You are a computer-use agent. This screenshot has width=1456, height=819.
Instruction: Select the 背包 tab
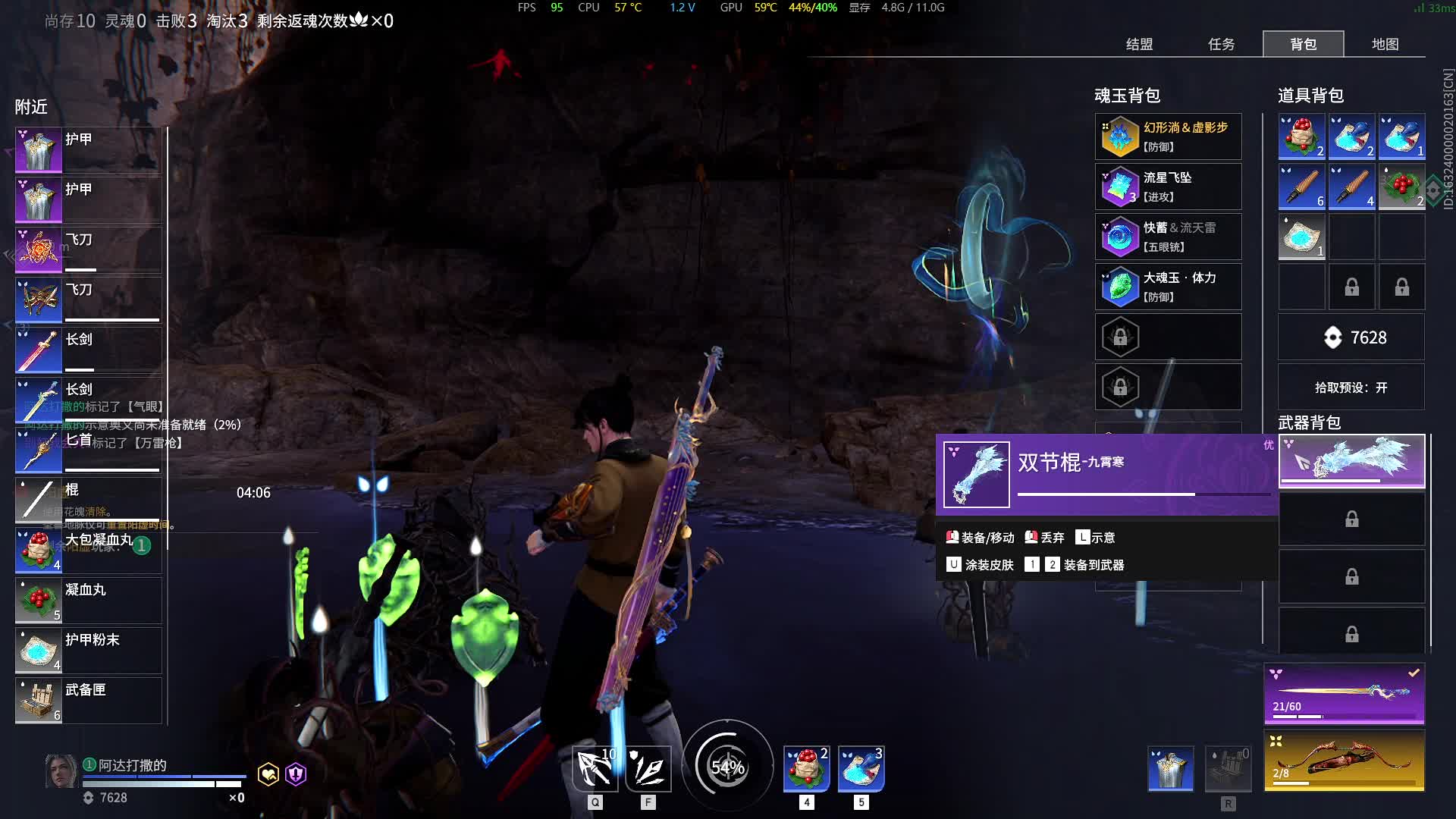1303,44
